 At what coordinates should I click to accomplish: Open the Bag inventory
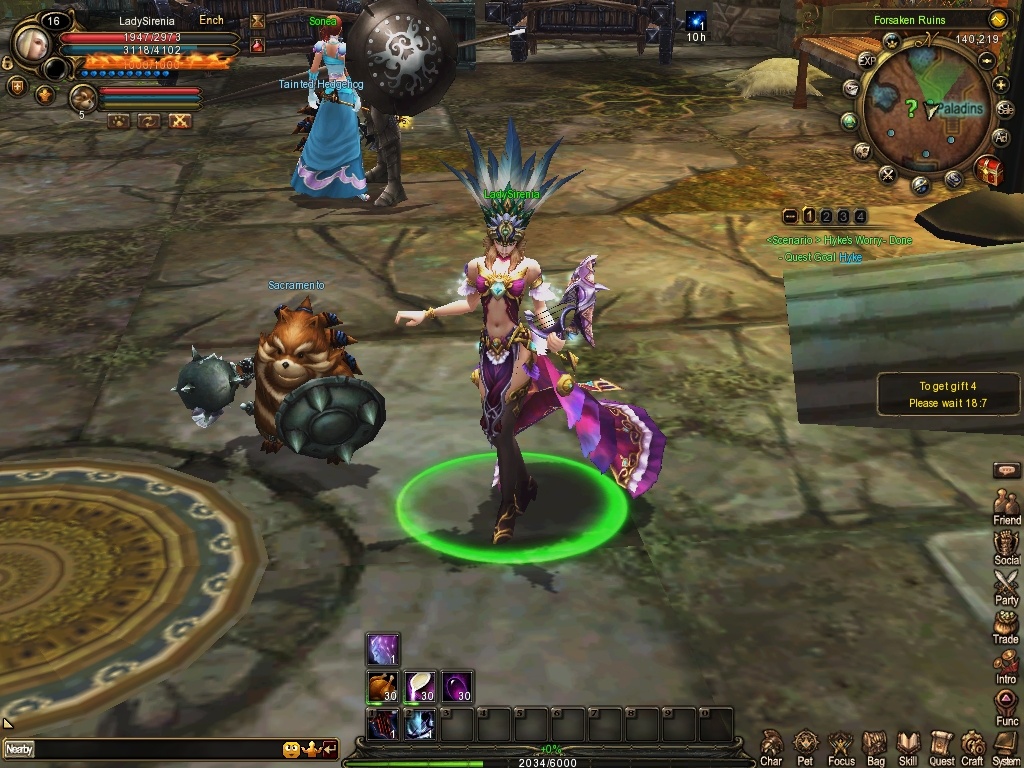875,743
